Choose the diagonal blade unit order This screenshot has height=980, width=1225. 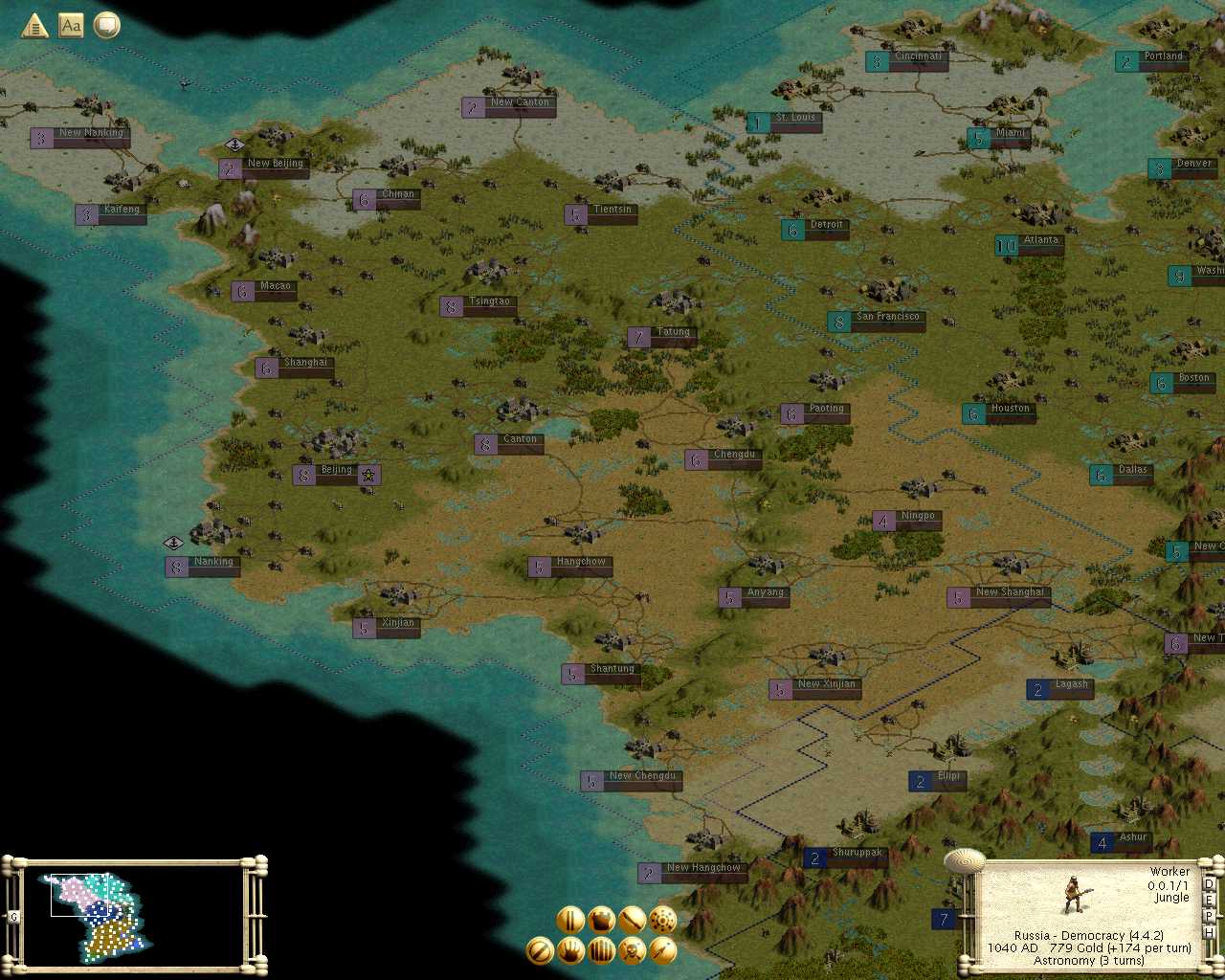tap(632, 920)
